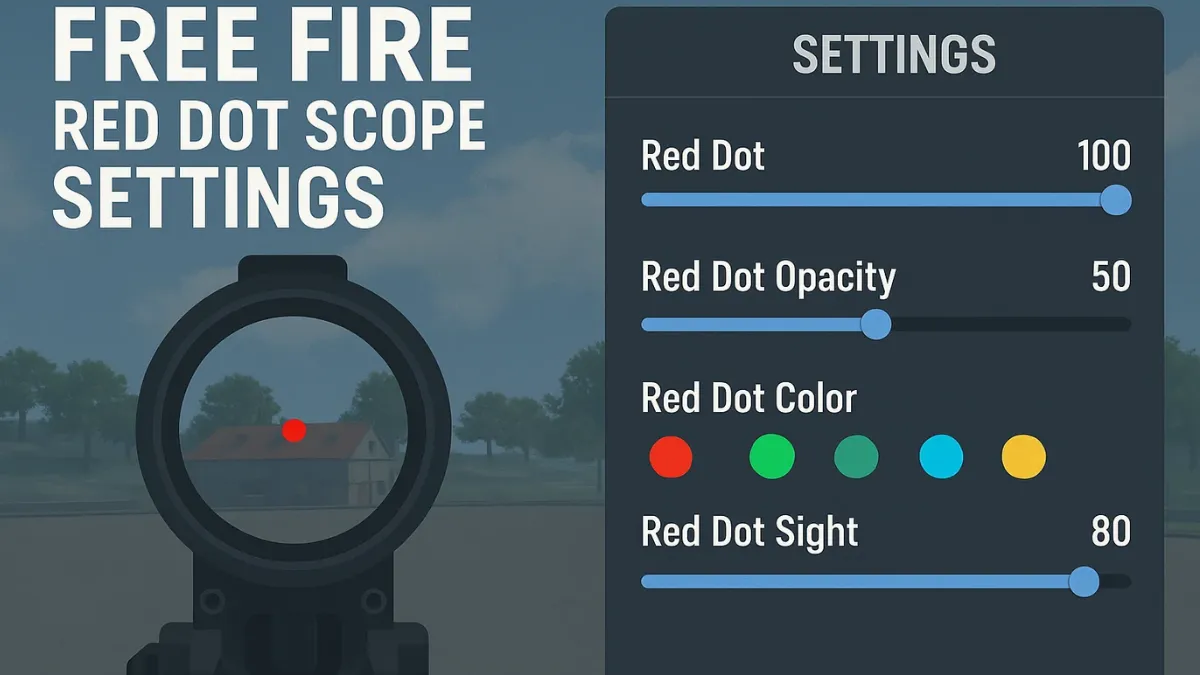Click the Red Dot Sight slider handle
The width and height of the screenshot is (1200, 675).
(1084, 581)
